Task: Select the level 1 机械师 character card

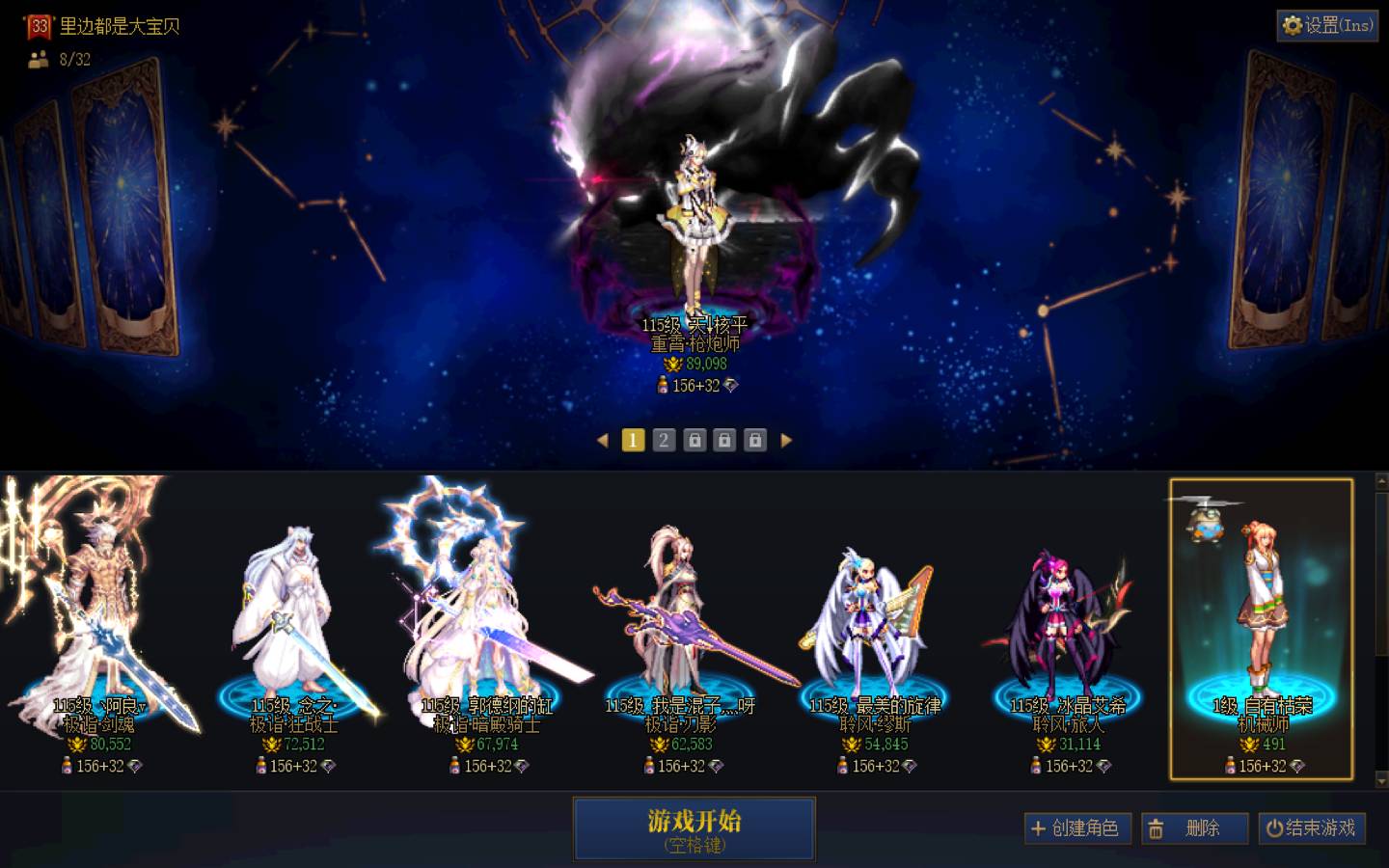Action: click(x=1259, y=627)
